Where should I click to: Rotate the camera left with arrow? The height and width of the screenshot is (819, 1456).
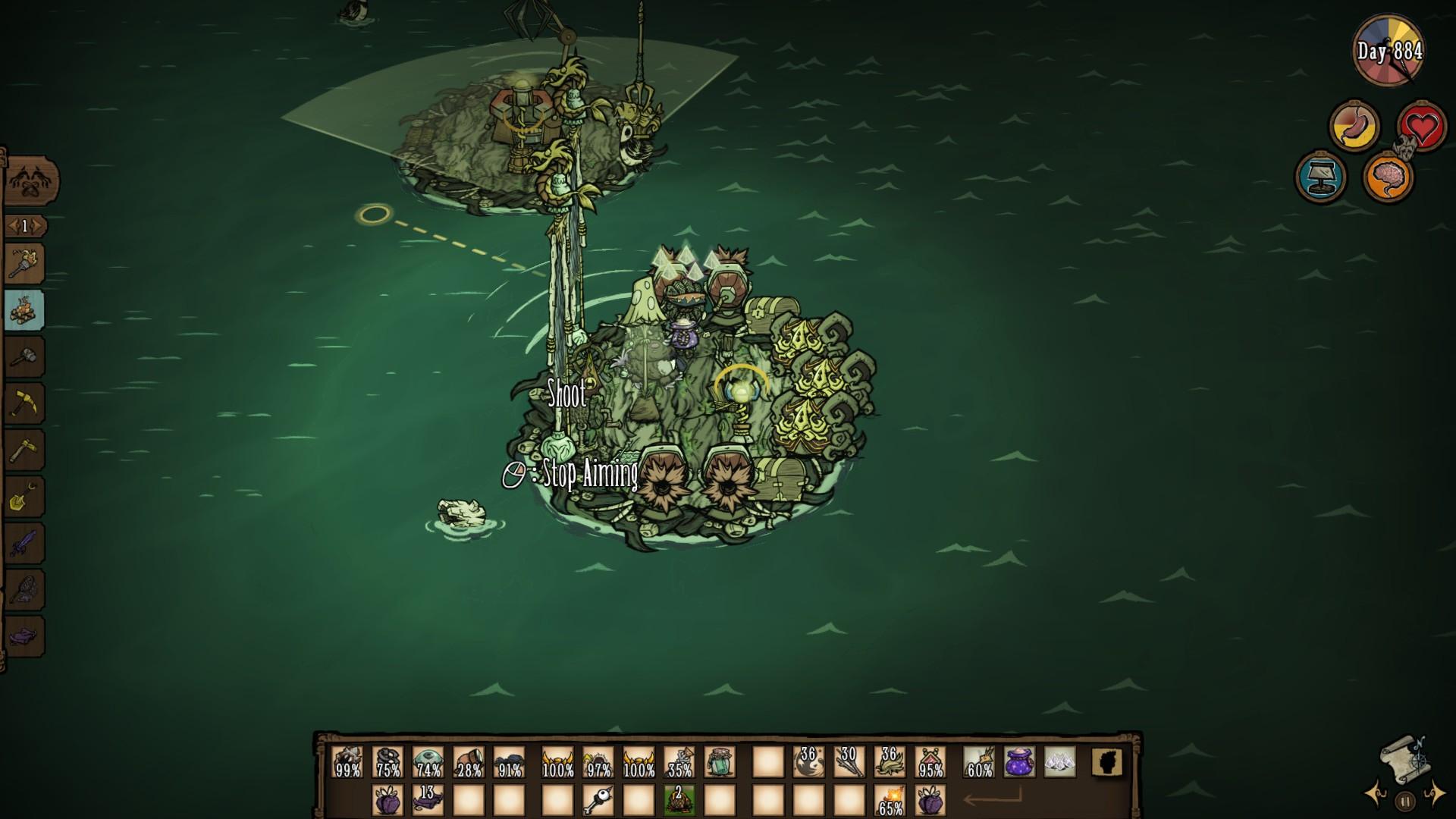pyautogui.click(x=1375, y=794)
